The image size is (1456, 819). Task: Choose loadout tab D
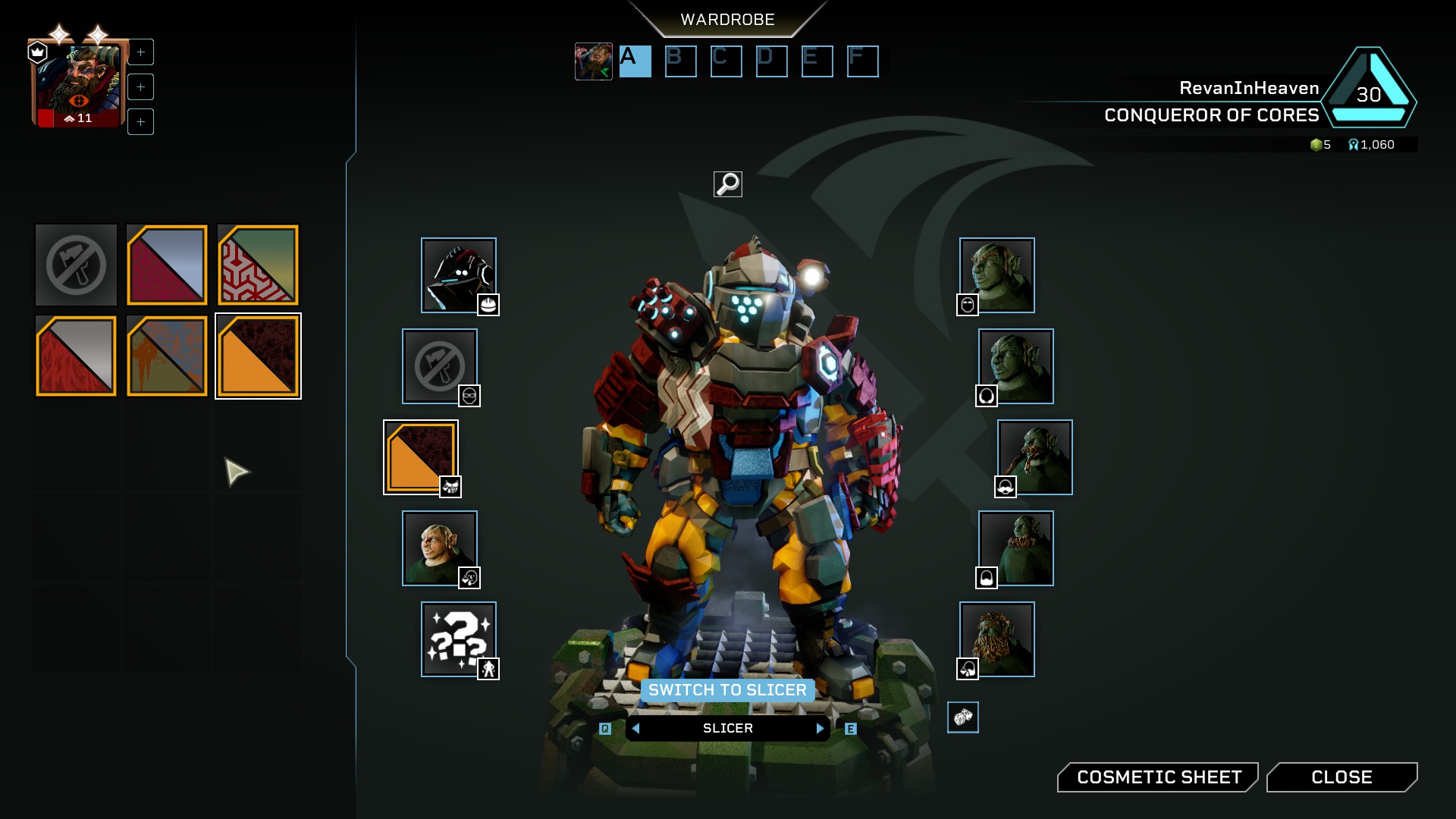point(771,61)
